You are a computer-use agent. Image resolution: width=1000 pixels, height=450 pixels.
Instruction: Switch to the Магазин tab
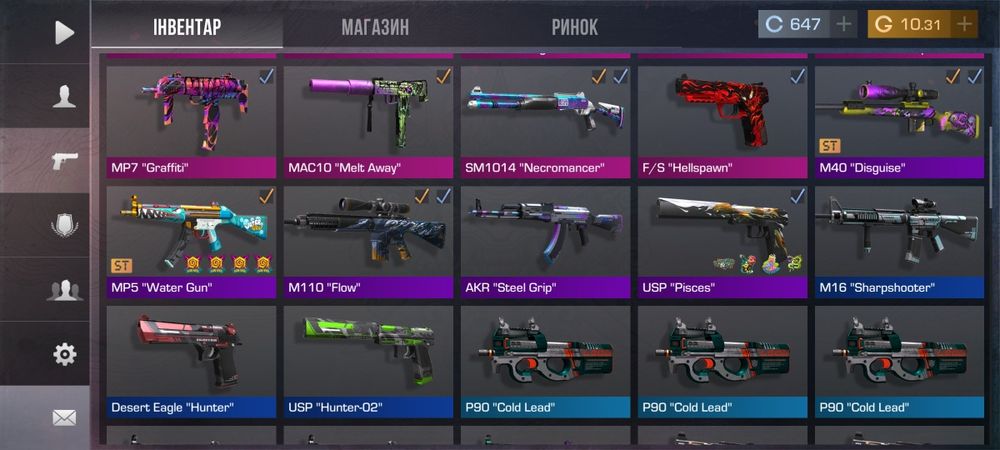click(375, 27)
